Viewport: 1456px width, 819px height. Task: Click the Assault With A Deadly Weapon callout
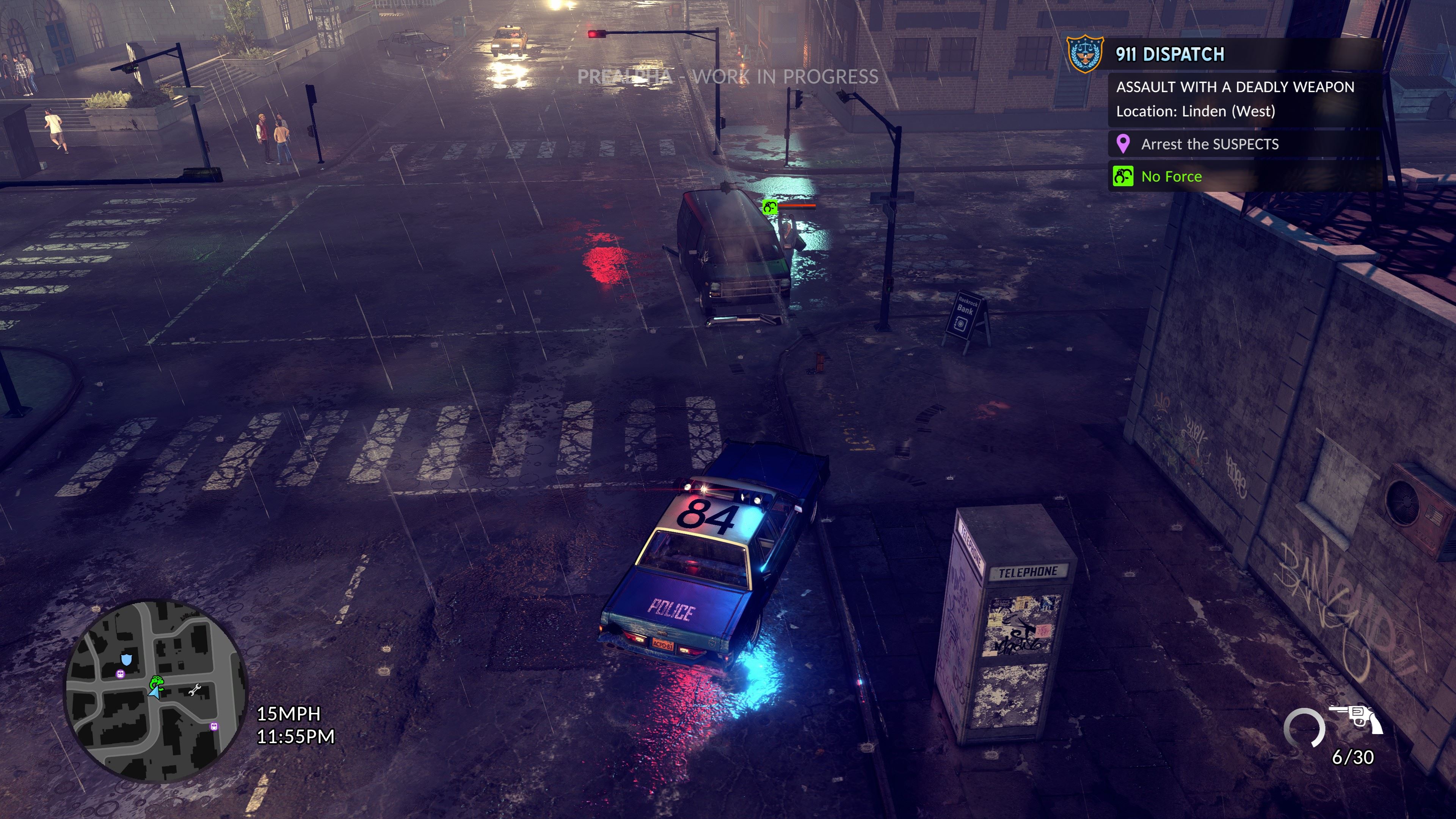click(1235, 87)
